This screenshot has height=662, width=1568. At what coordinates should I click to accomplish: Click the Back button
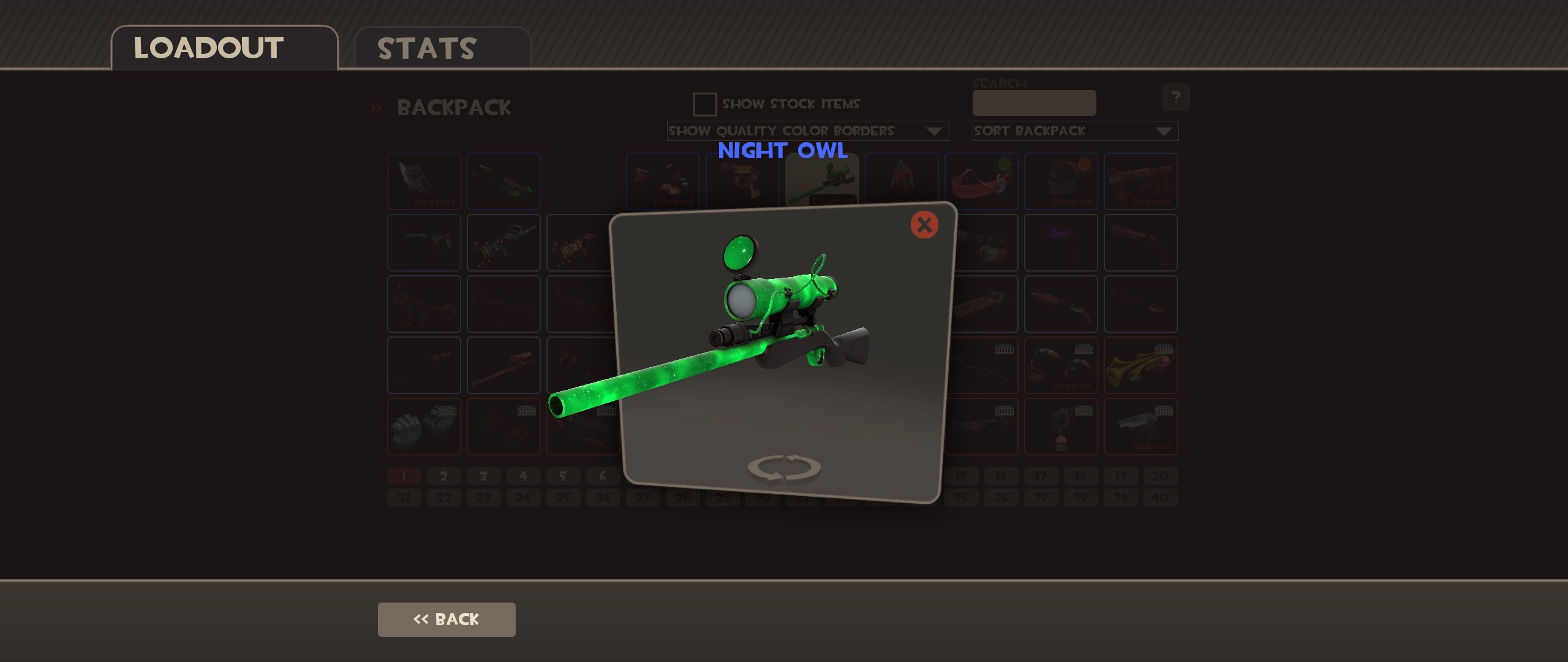click(446, 619)
